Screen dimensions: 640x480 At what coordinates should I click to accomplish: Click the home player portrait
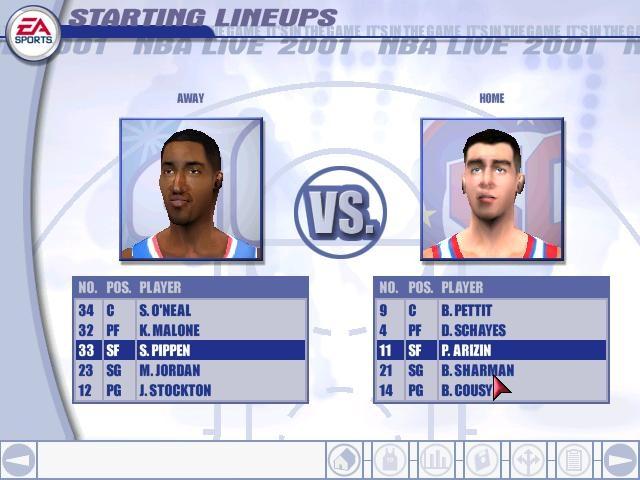point(491,189)
